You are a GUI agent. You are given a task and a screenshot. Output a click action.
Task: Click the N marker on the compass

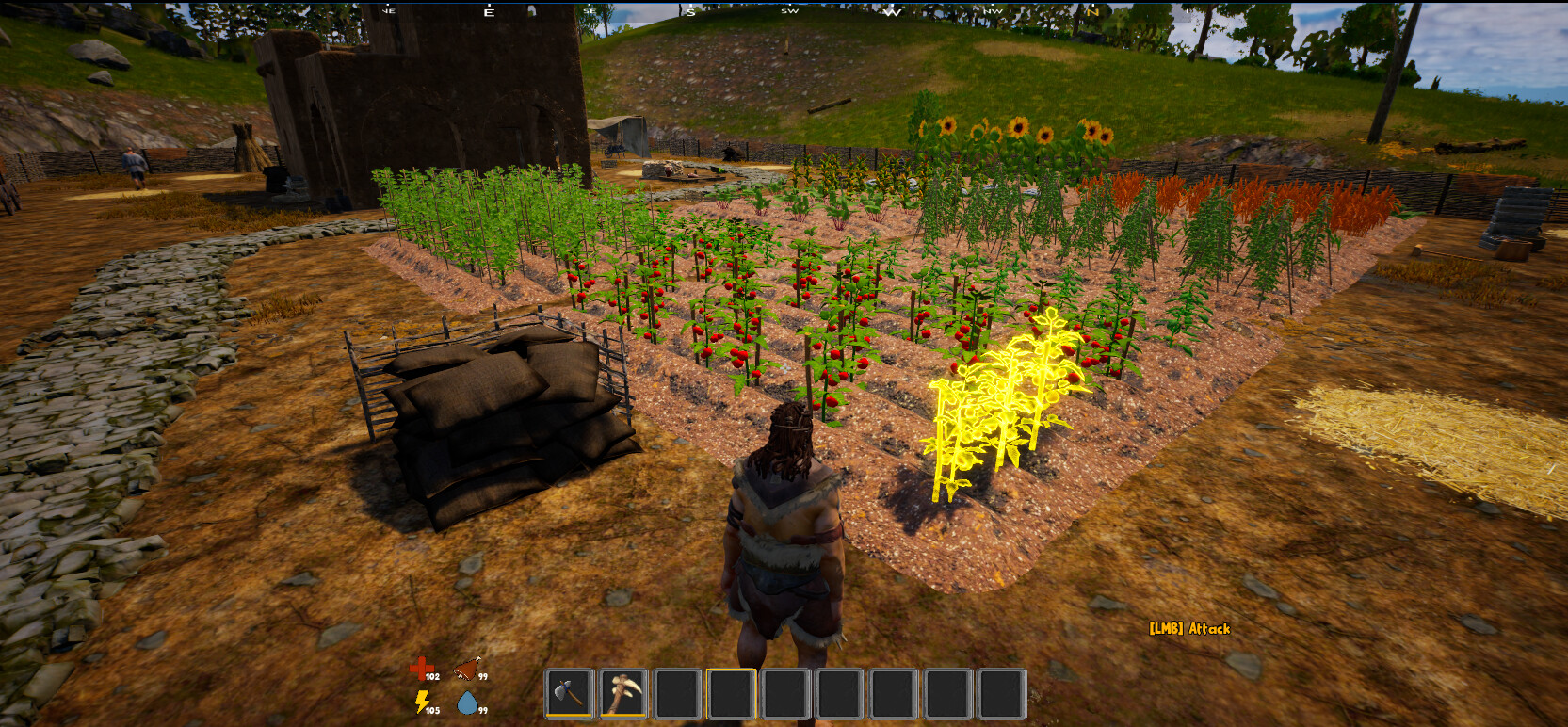click(x=1092, y=14)
